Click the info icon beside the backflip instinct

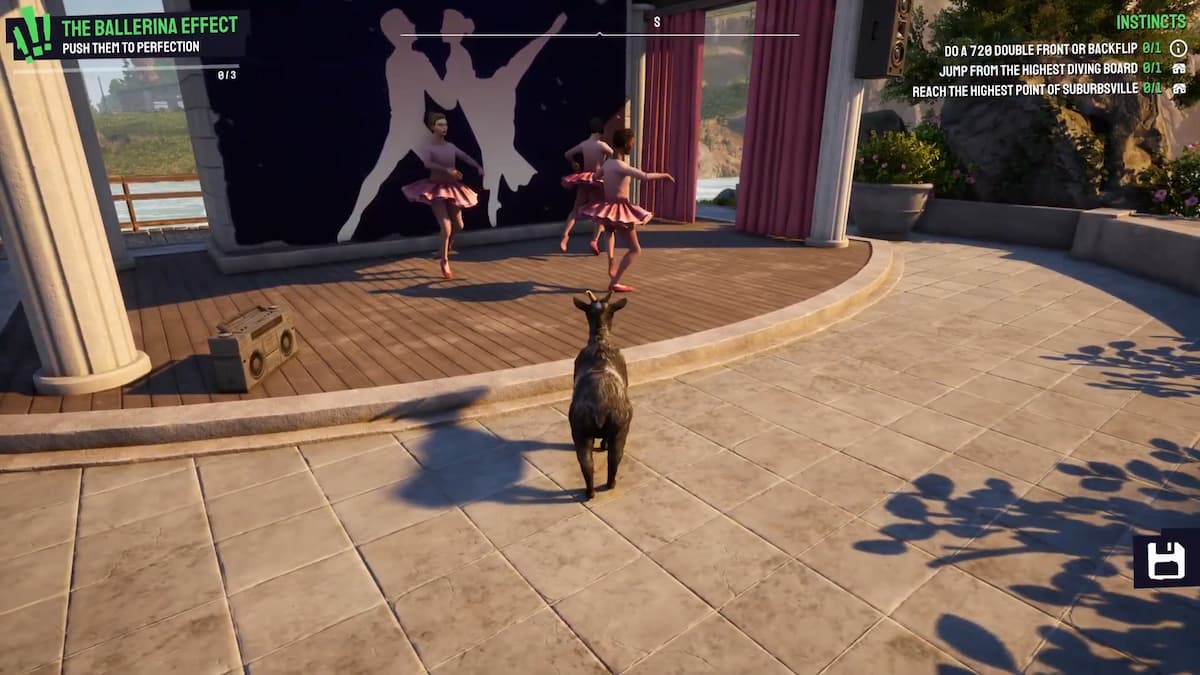pyautogui.click(x=1178, y=48)
